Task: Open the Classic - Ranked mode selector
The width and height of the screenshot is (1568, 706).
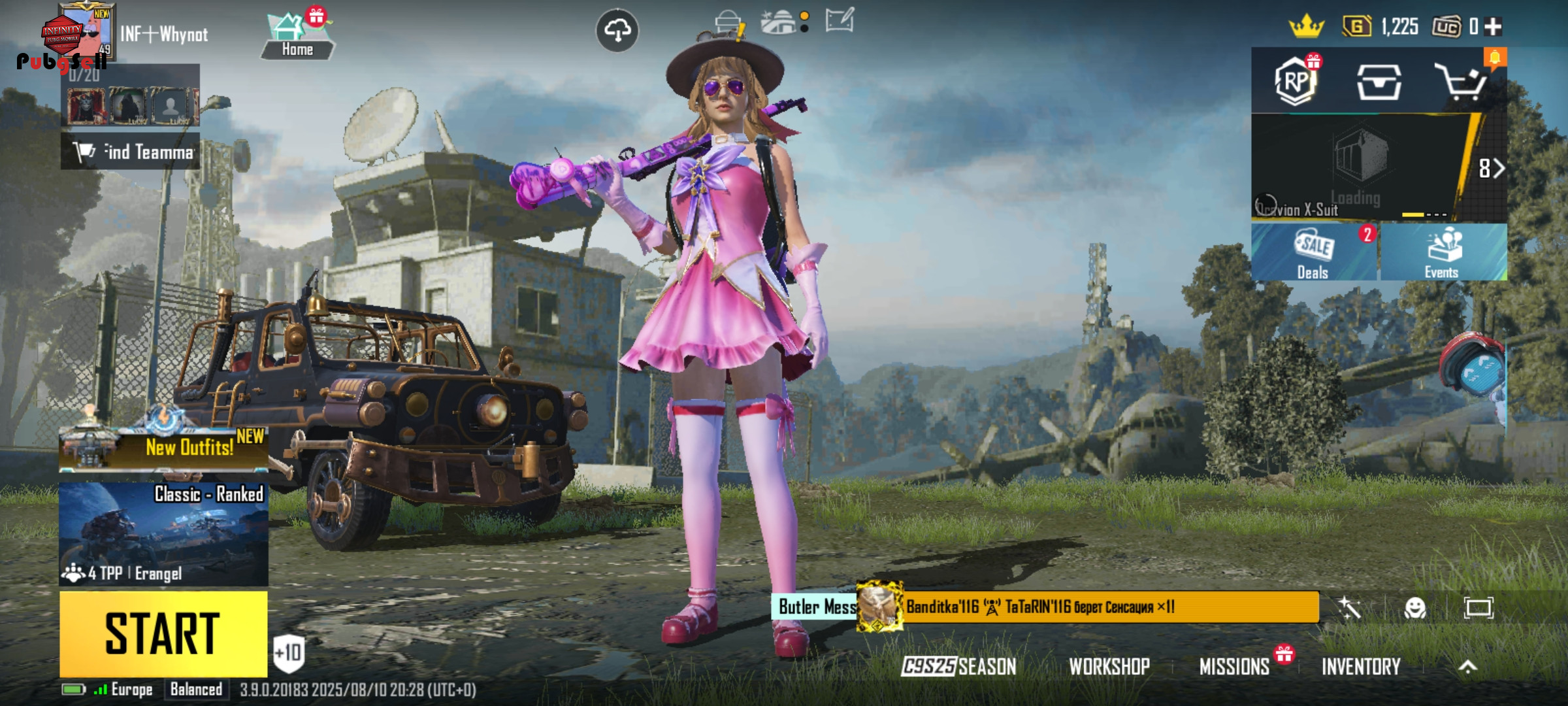Action: pyautogui.click(x=163, y=533)
